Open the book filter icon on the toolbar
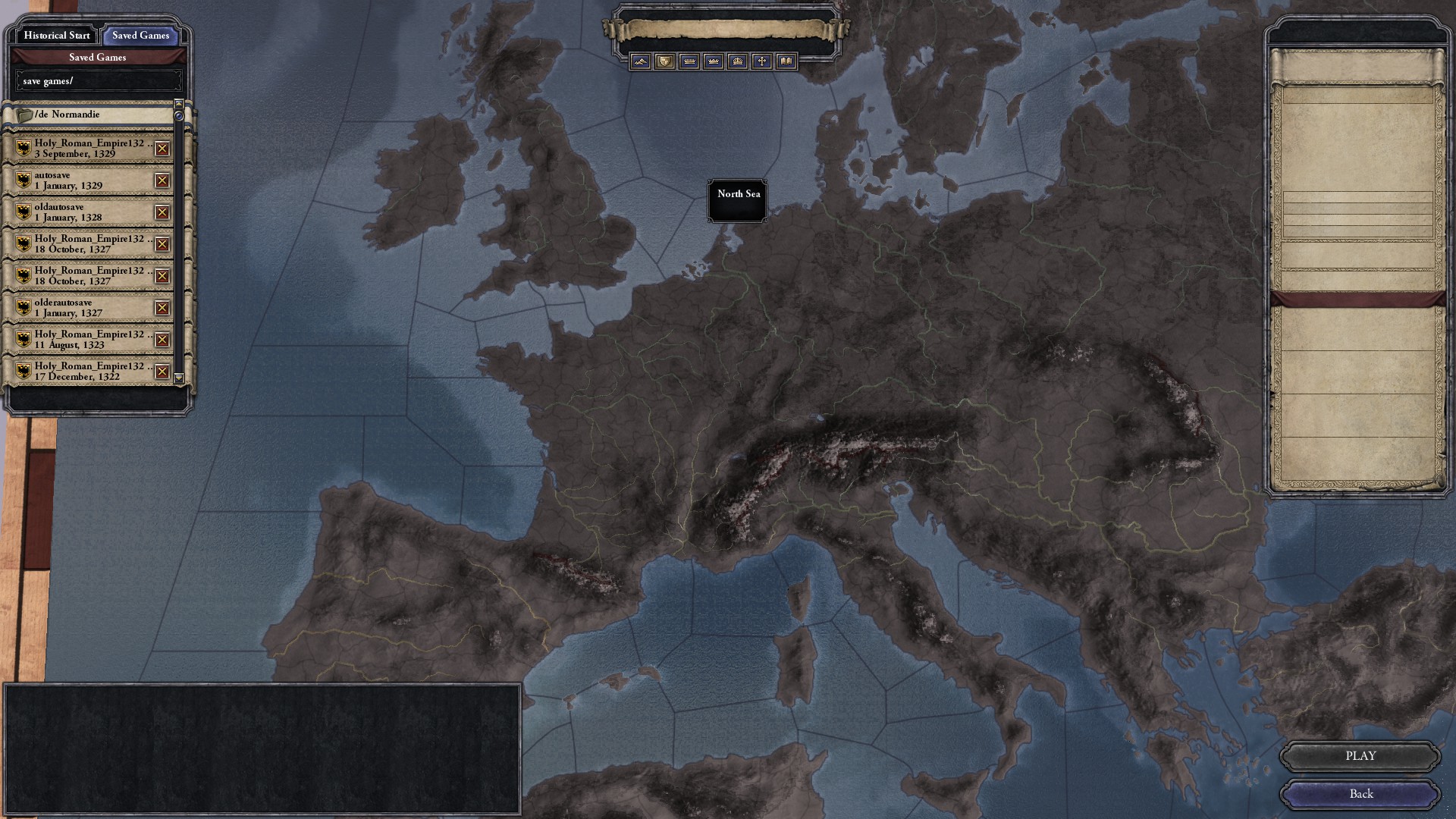The height and width of the screenshot is (819, 1456). pyautogui.click(x=785, y=61)
